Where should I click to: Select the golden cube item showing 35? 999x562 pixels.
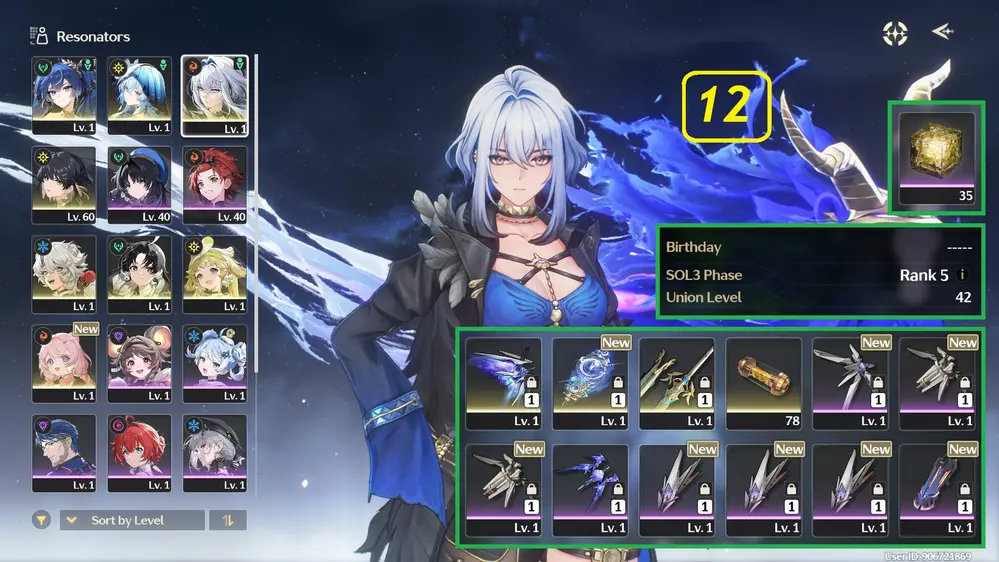coord(936,155)
